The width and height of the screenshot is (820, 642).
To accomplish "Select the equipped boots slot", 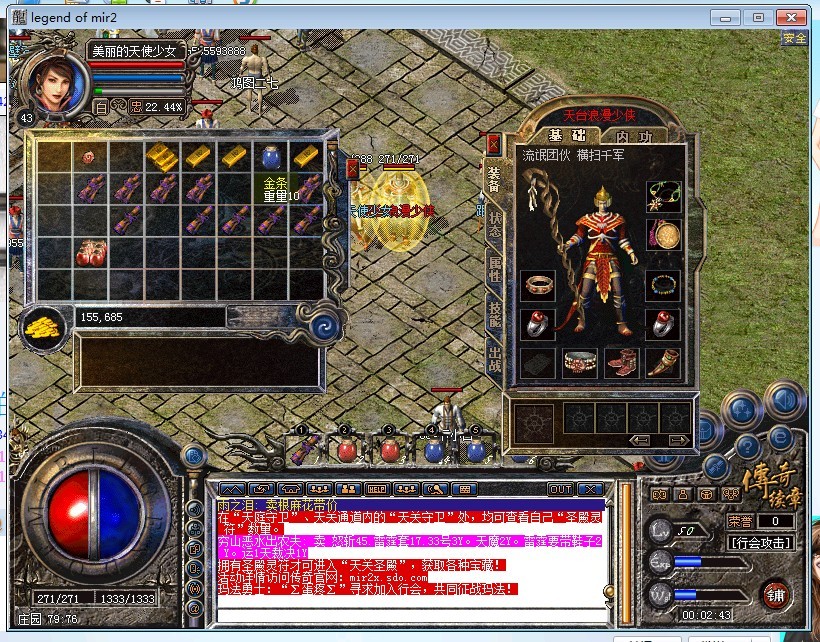I will (x=619, y=362).
